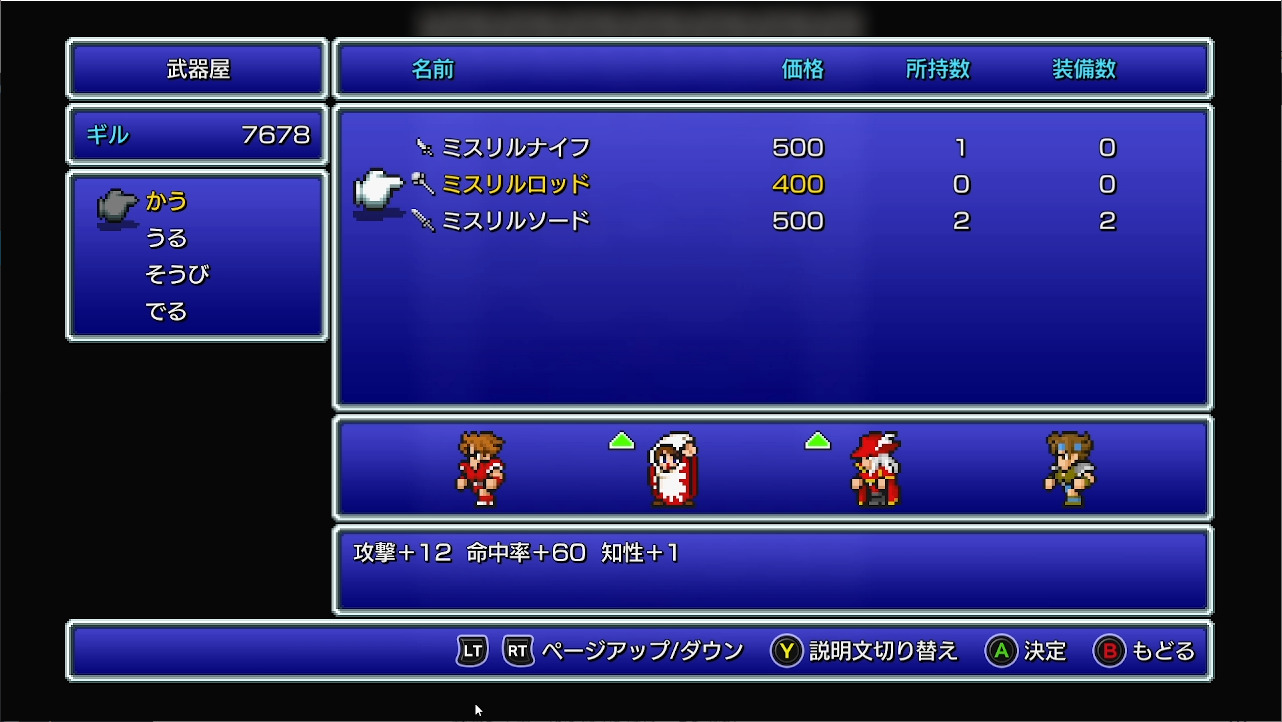Screen dimensions: 1282x722
Task: Select the うる sell option
Action: (165, 237)
